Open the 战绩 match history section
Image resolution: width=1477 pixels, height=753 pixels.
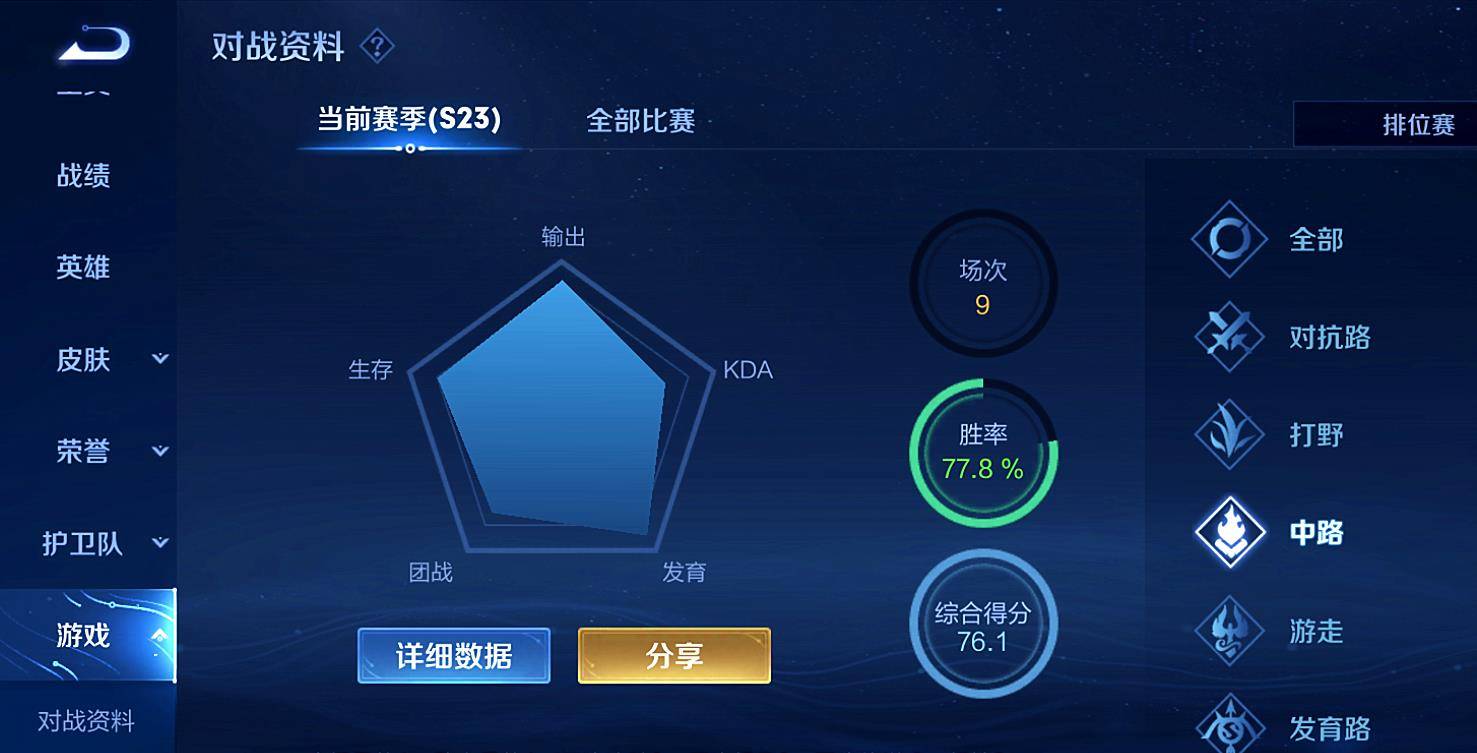click(83, 176)
